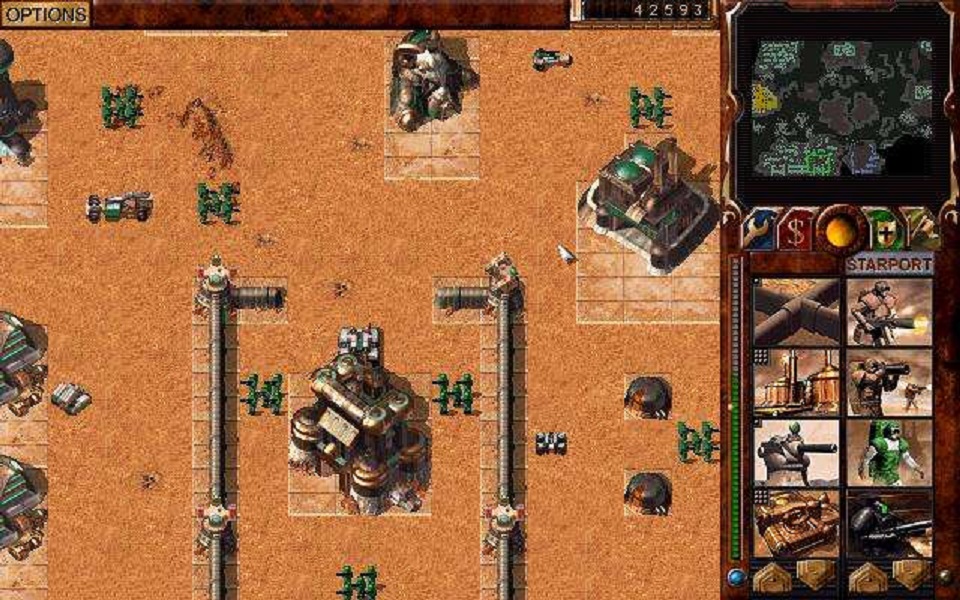This screenshot has height=600, width=960.
Task: Build the gun turret
Action: click(x=796, y=452)
